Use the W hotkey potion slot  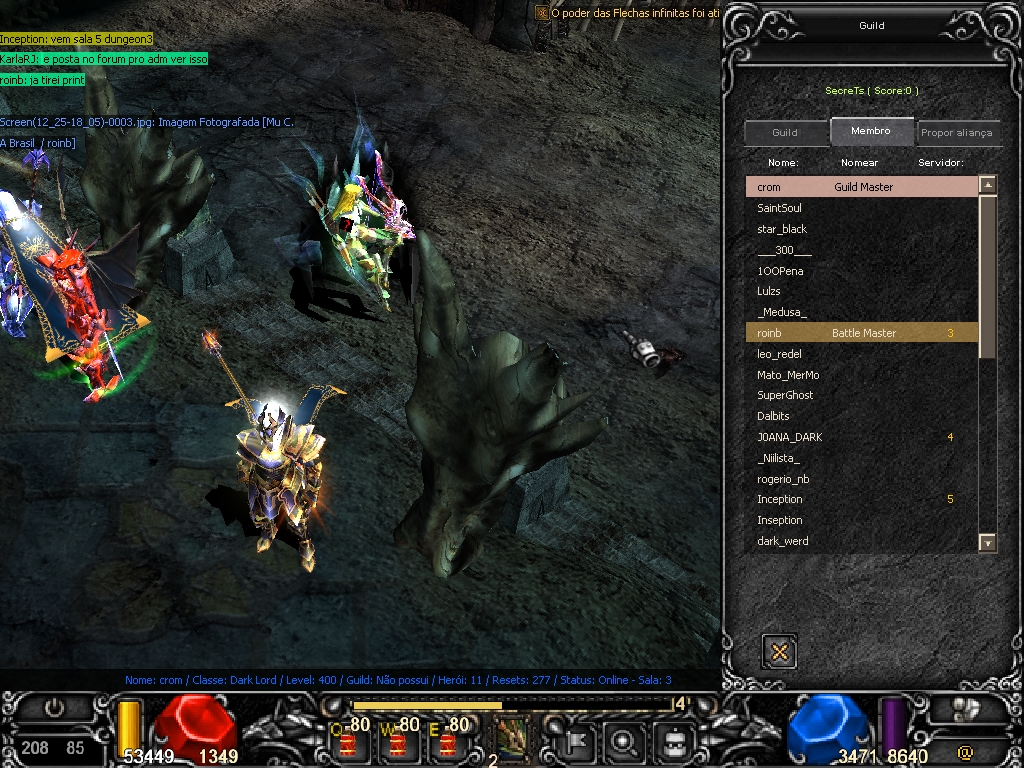[399, 741]
